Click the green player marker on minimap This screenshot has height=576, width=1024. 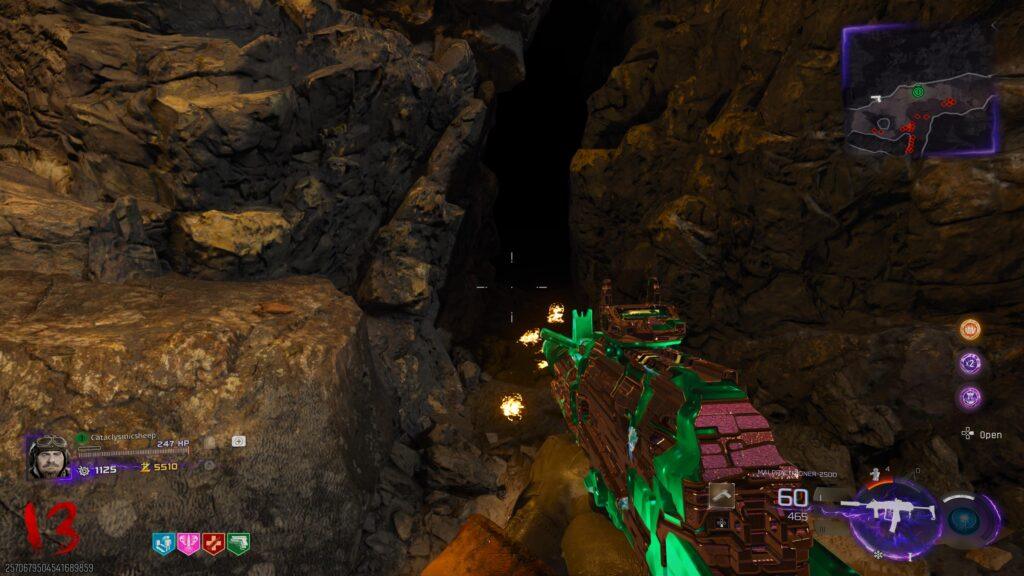click(916, 90)
